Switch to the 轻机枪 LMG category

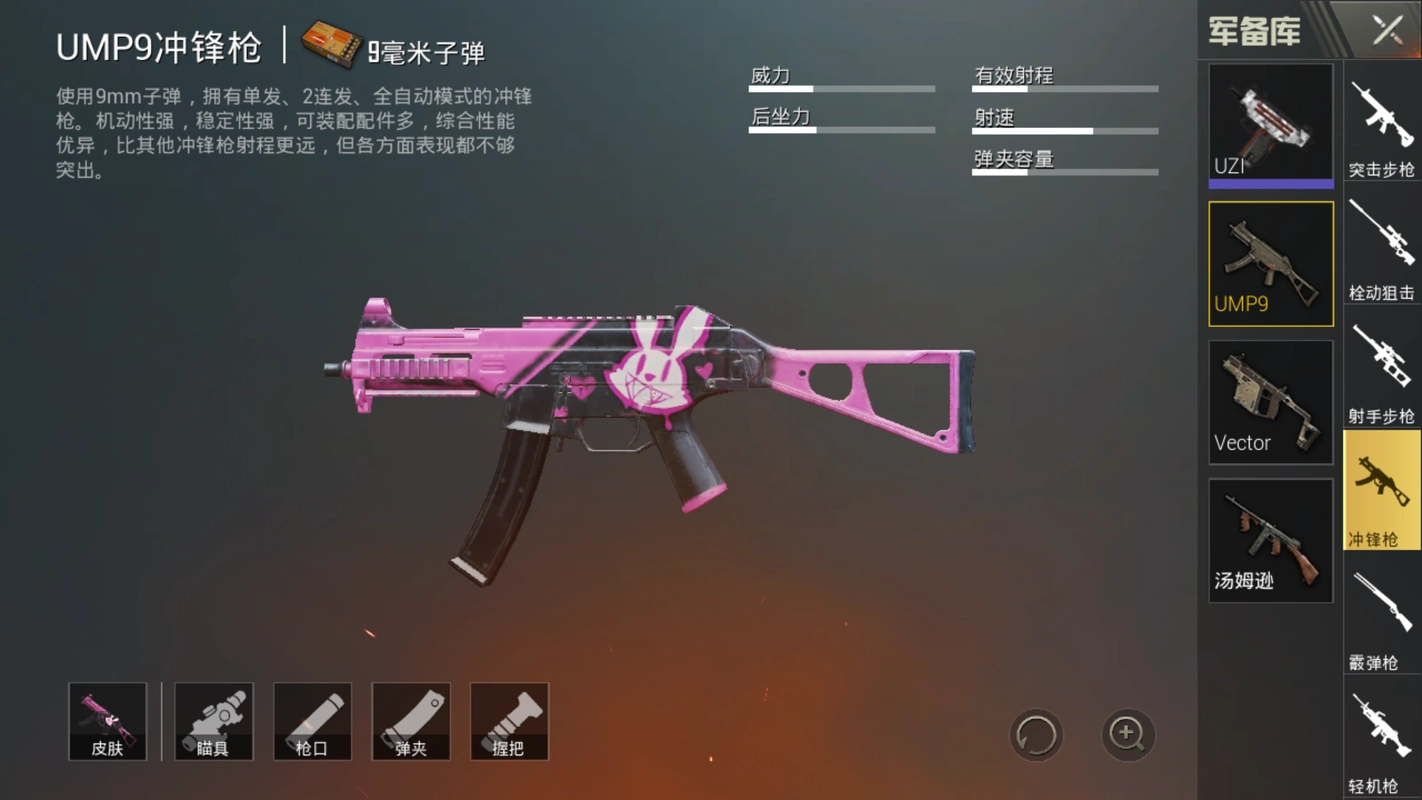click(1383, 730)
